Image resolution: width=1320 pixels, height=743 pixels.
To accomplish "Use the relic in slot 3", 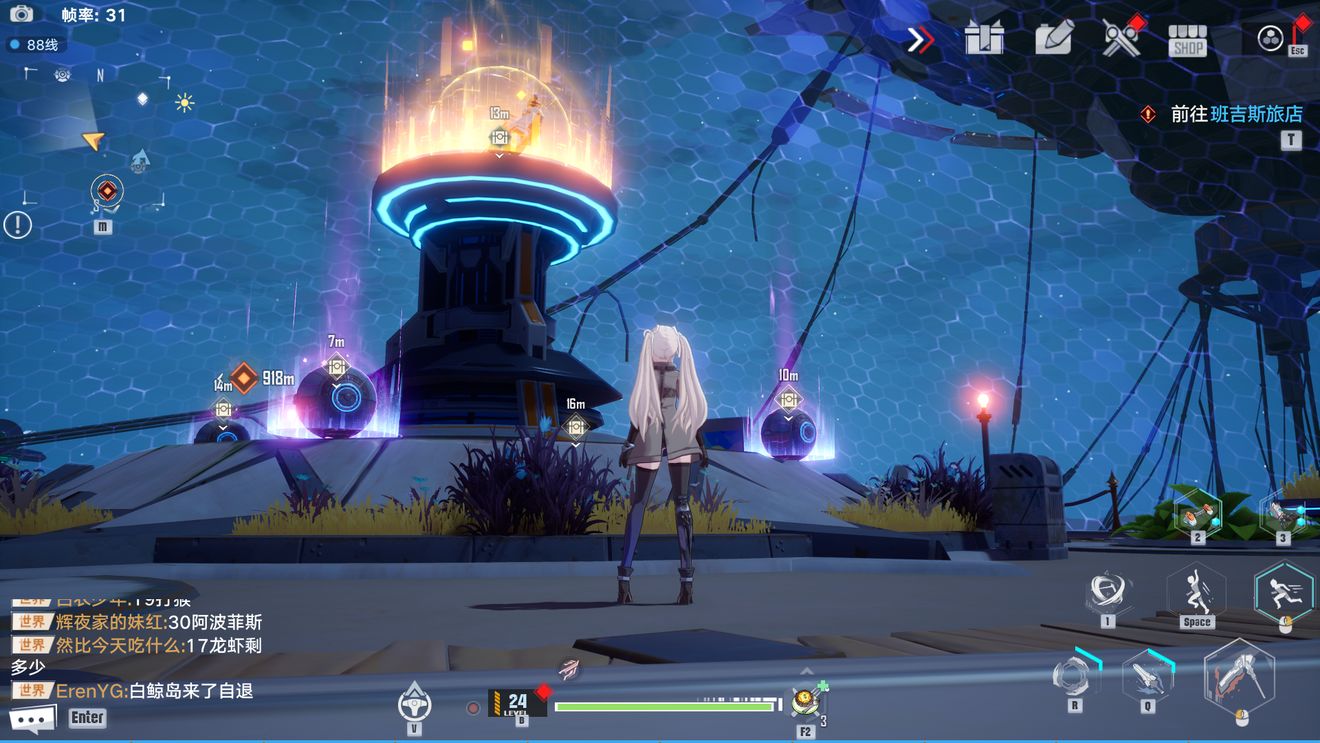I will click(x=1284, y=512).
